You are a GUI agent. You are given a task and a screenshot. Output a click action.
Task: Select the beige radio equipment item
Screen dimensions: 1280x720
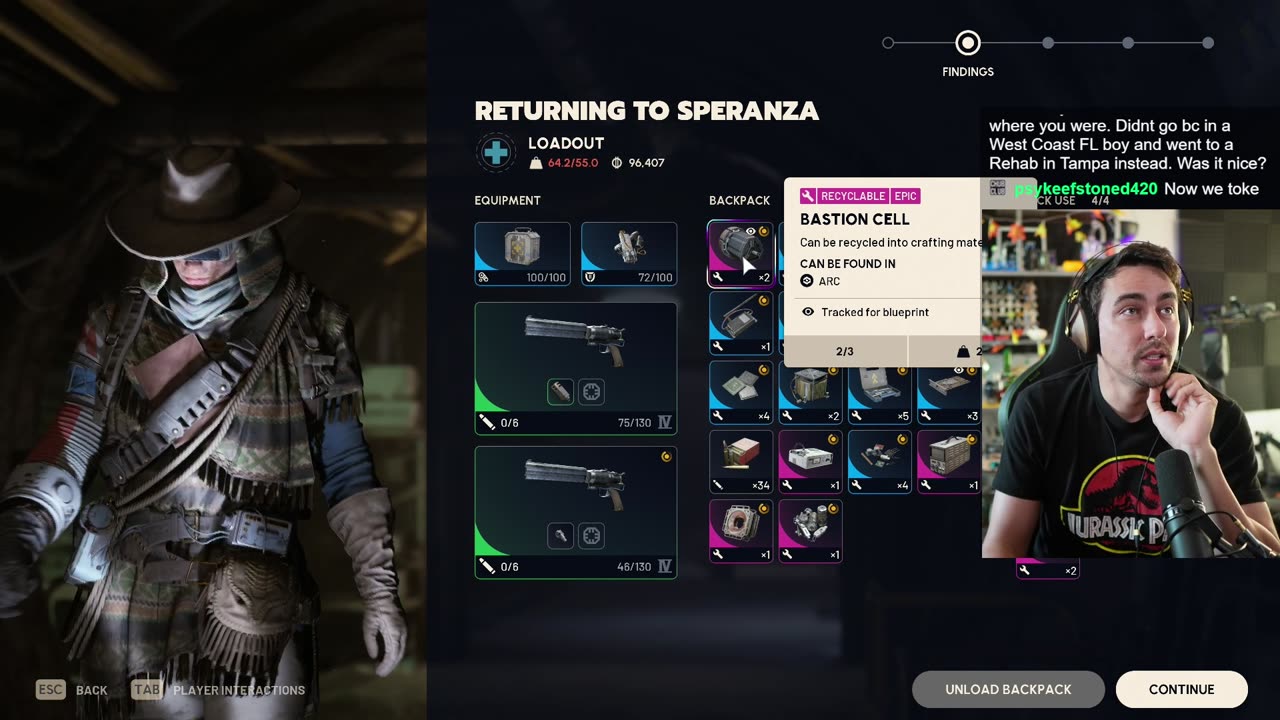pyautogui.click(x=949, y=462)
